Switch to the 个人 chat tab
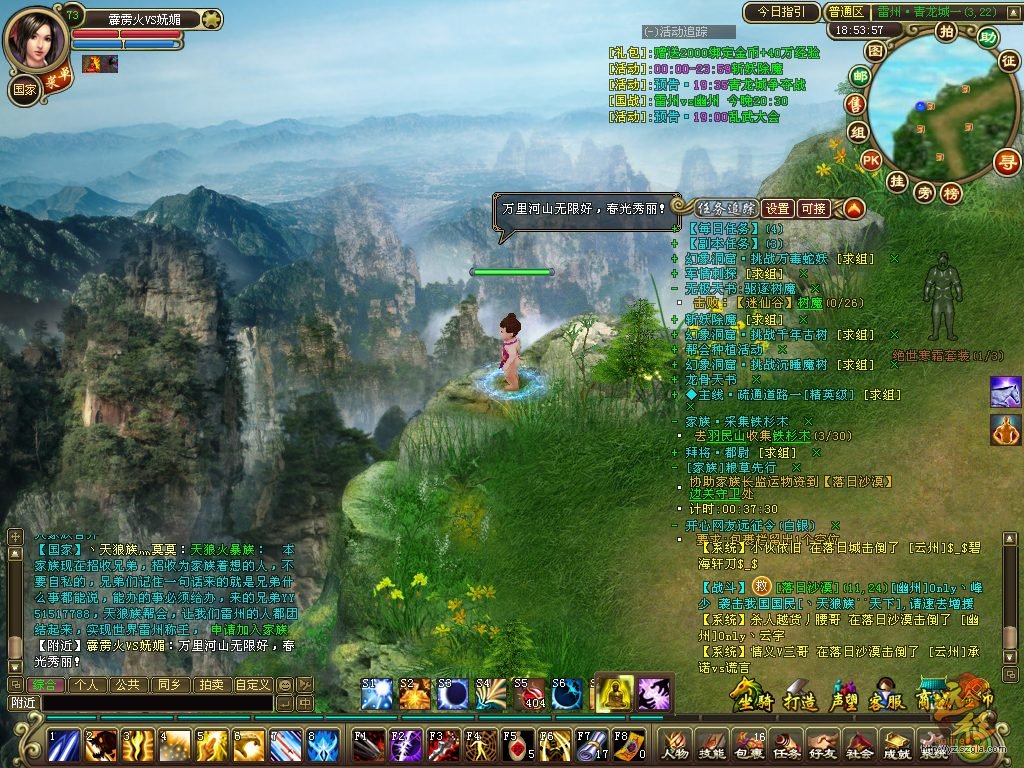Image resolution: width=1024 pixels, height=768 pixels. coord(87,685)
